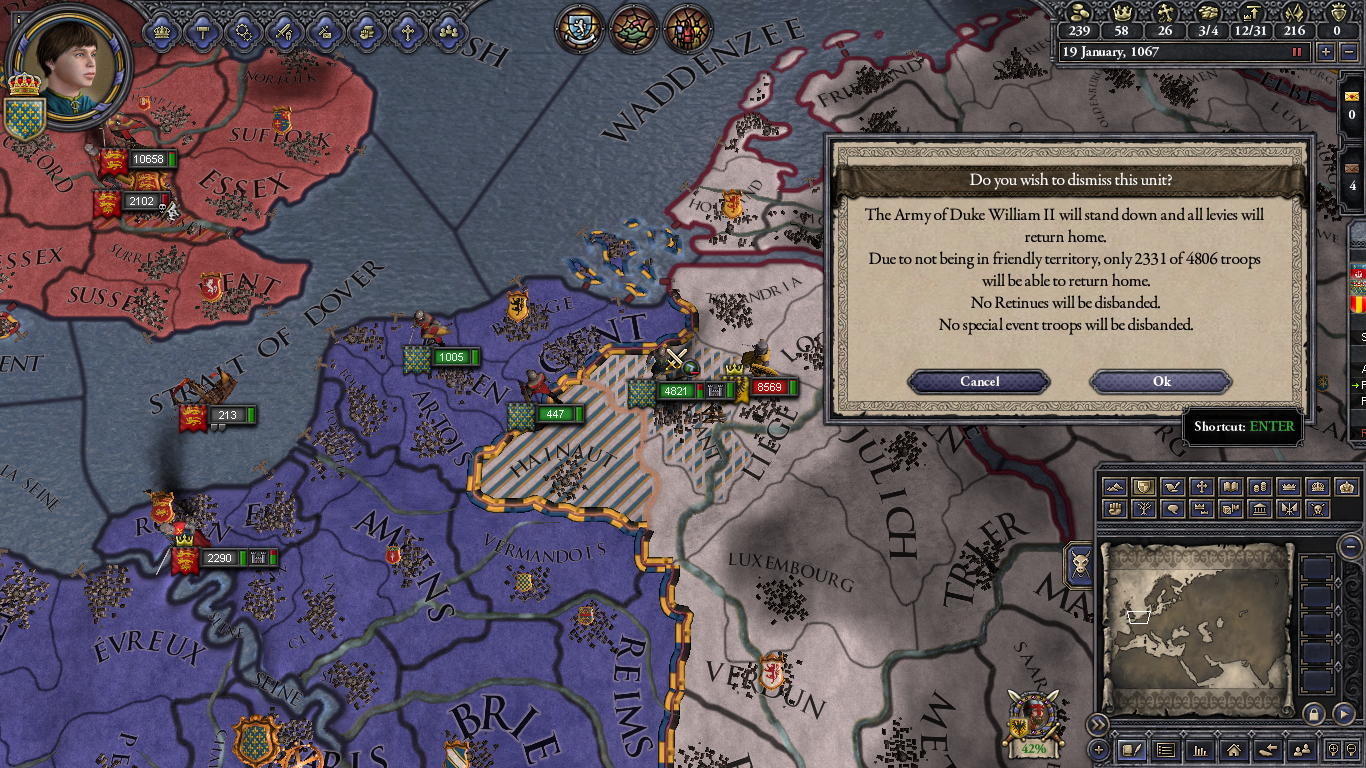
Task: Cancel dismissing Duke William II's army
Action: (x=978, y=381)
